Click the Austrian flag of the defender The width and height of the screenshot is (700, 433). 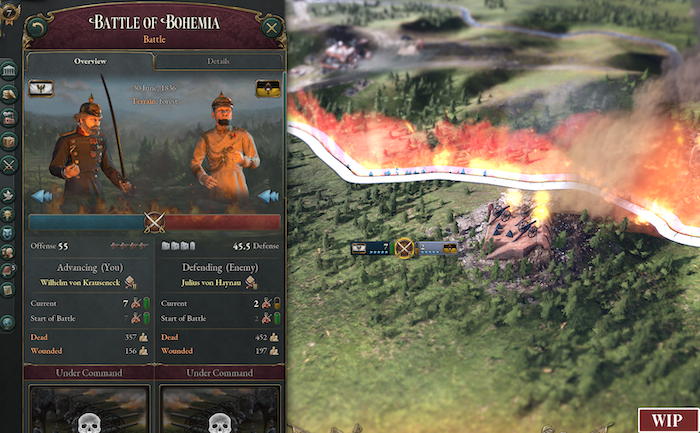coord(266,88)
